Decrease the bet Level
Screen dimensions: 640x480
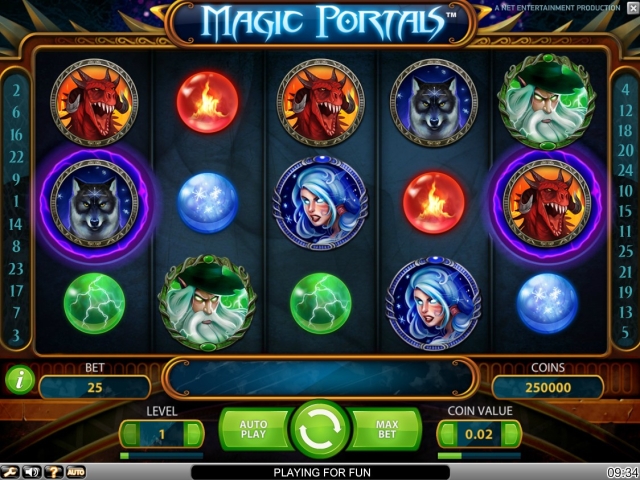point(127,435)
